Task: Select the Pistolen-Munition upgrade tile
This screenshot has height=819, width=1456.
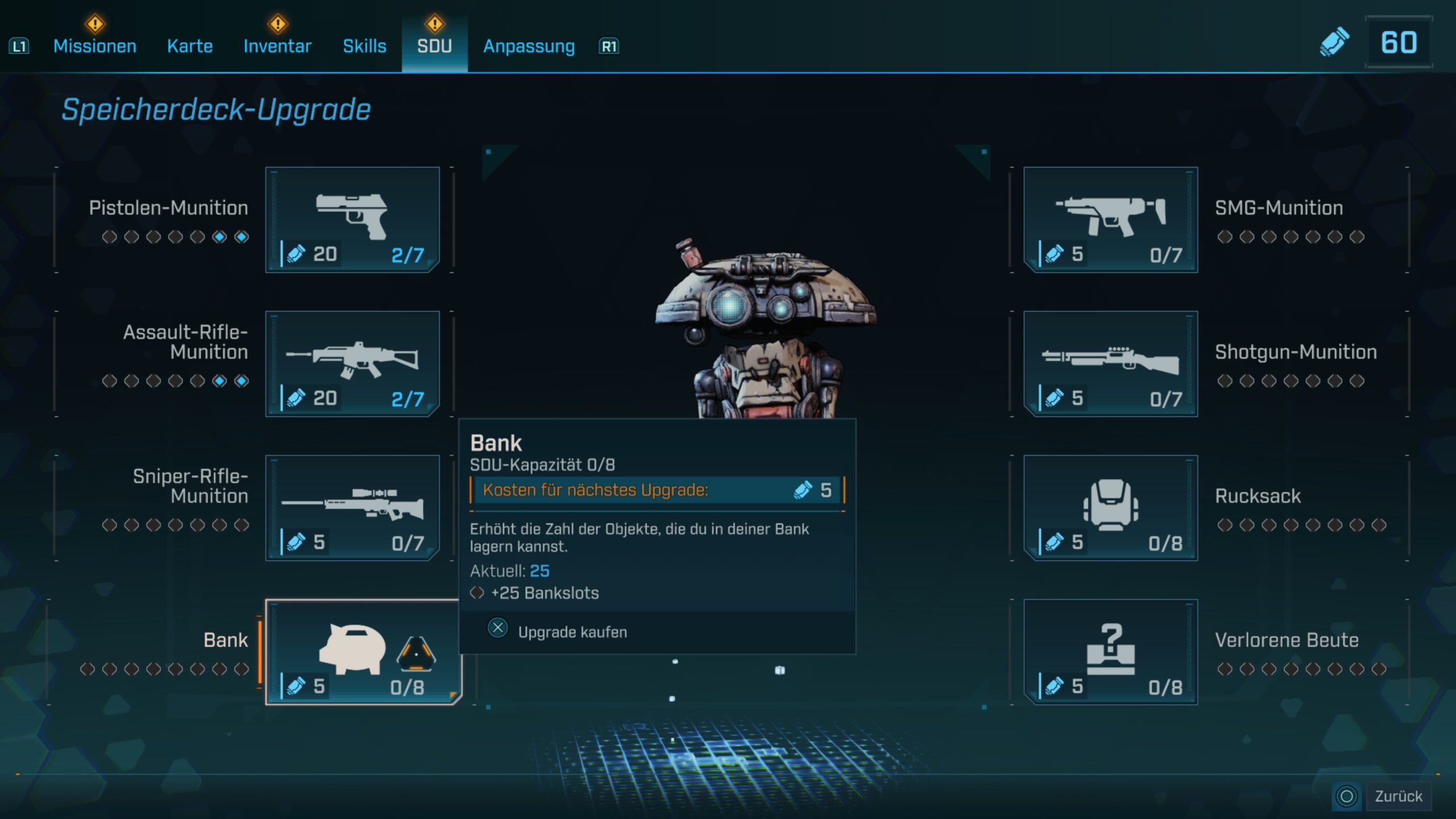Action: [x=353, y=220]
